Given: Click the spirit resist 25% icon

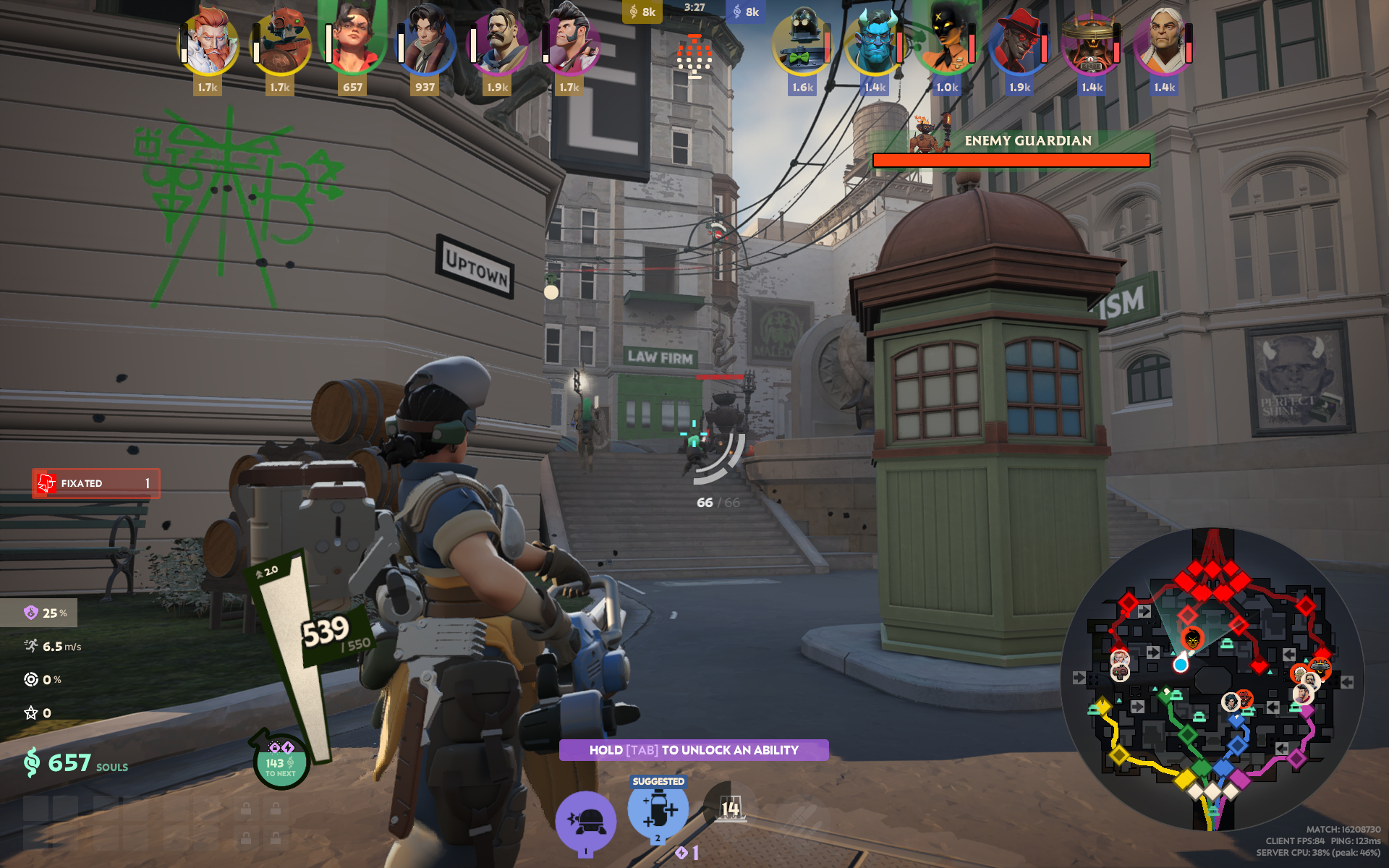Looking at the screenshot, I should point(30,613).
